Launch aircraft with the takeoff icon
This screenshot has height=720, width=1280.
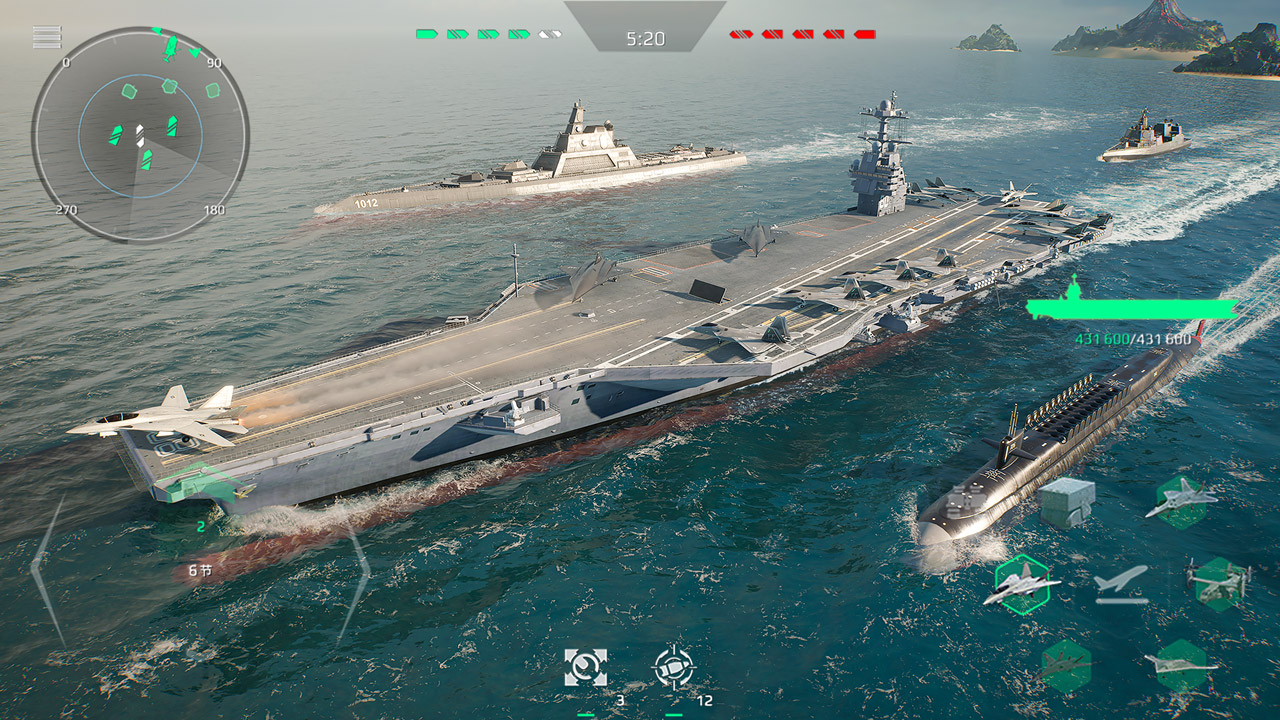[x=1121, y=584]
